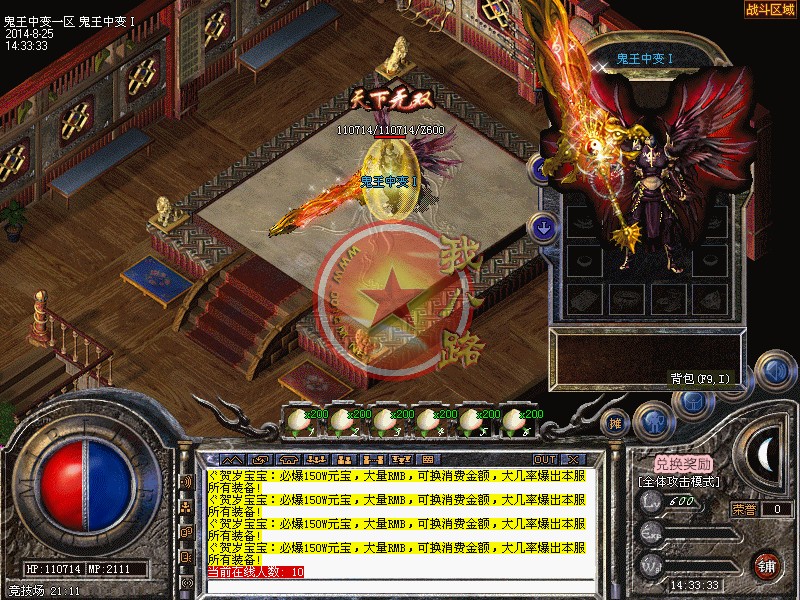Click the blue down-arrow button on equipment panel
This screenshot has height=600, width=800.
coord(543,228)
